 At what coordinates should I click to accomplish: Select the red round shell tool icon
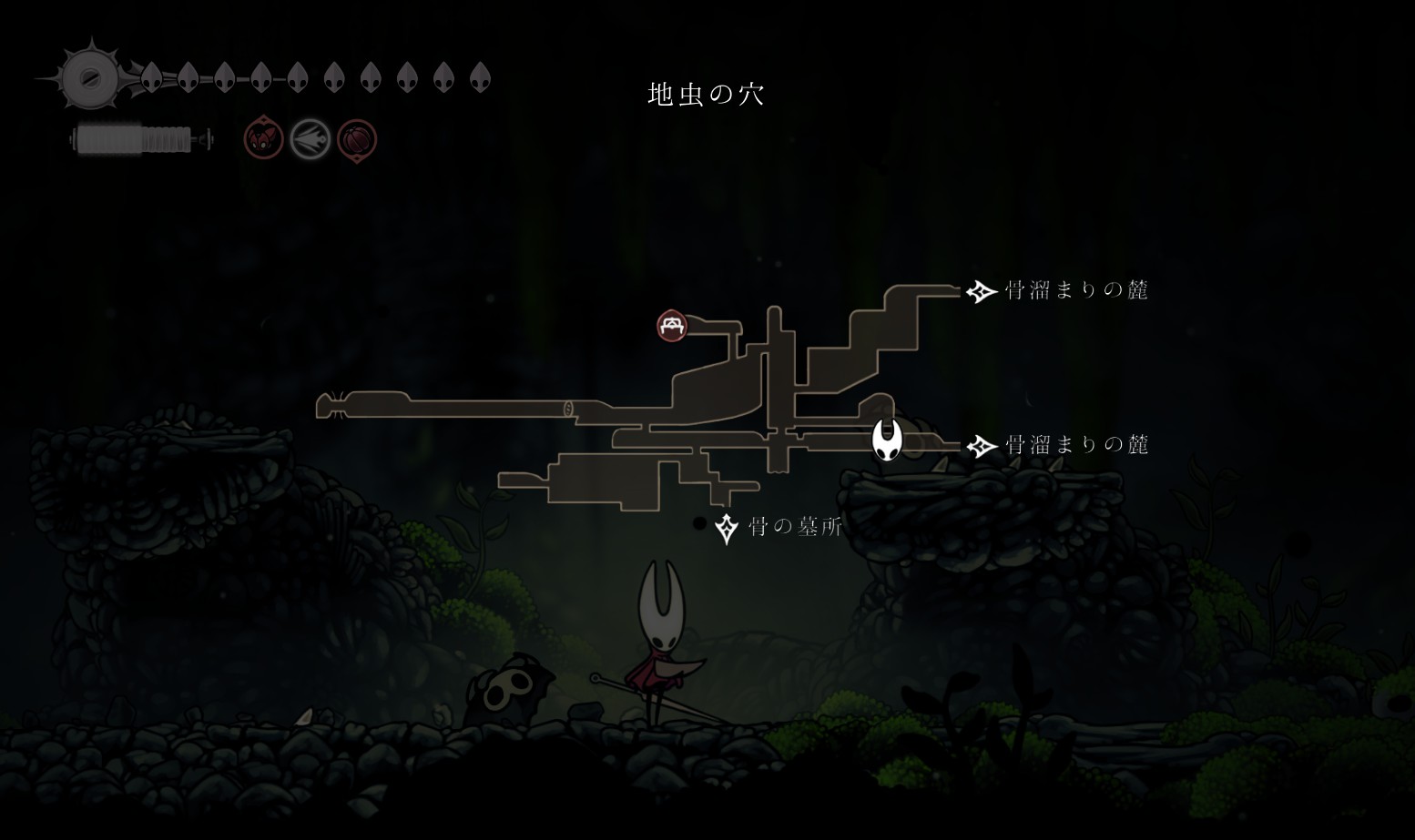[x=357, y=140]
